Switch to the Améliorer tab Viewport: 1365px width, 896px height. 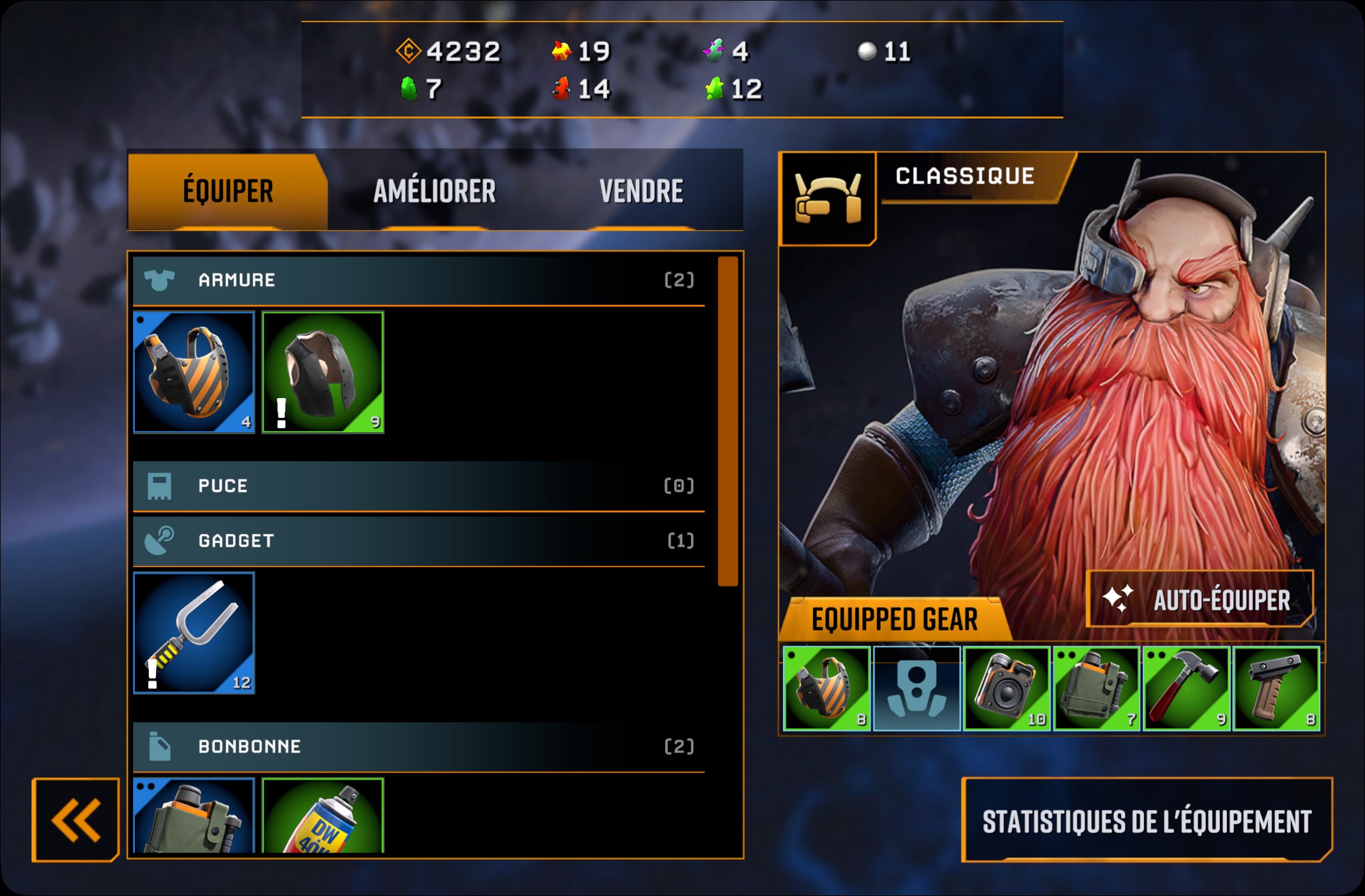pyautogui.click(x=434, y=191)
